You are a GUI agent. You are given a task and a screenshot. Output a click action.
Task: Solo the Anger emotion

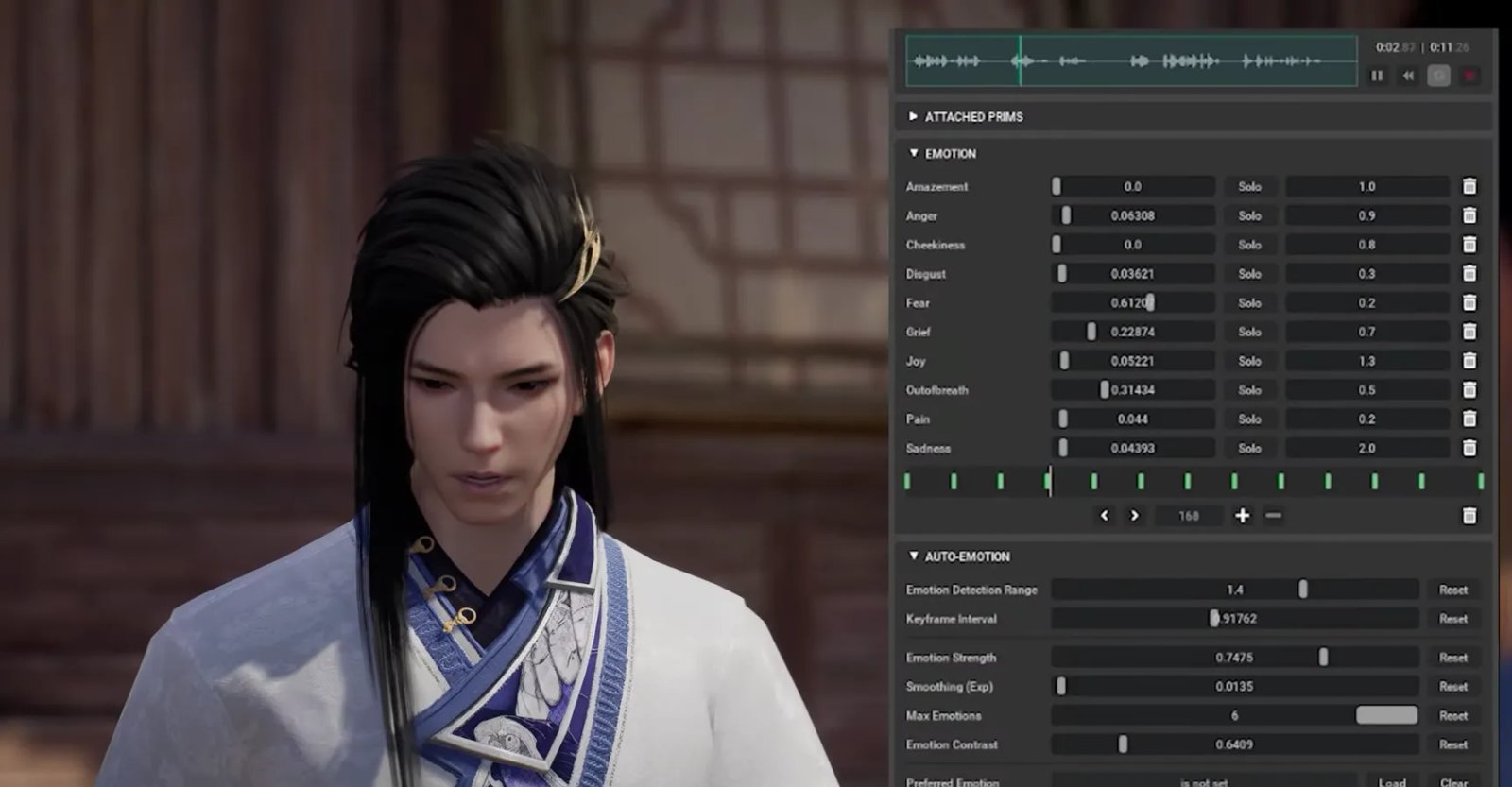pos(1249,215)
